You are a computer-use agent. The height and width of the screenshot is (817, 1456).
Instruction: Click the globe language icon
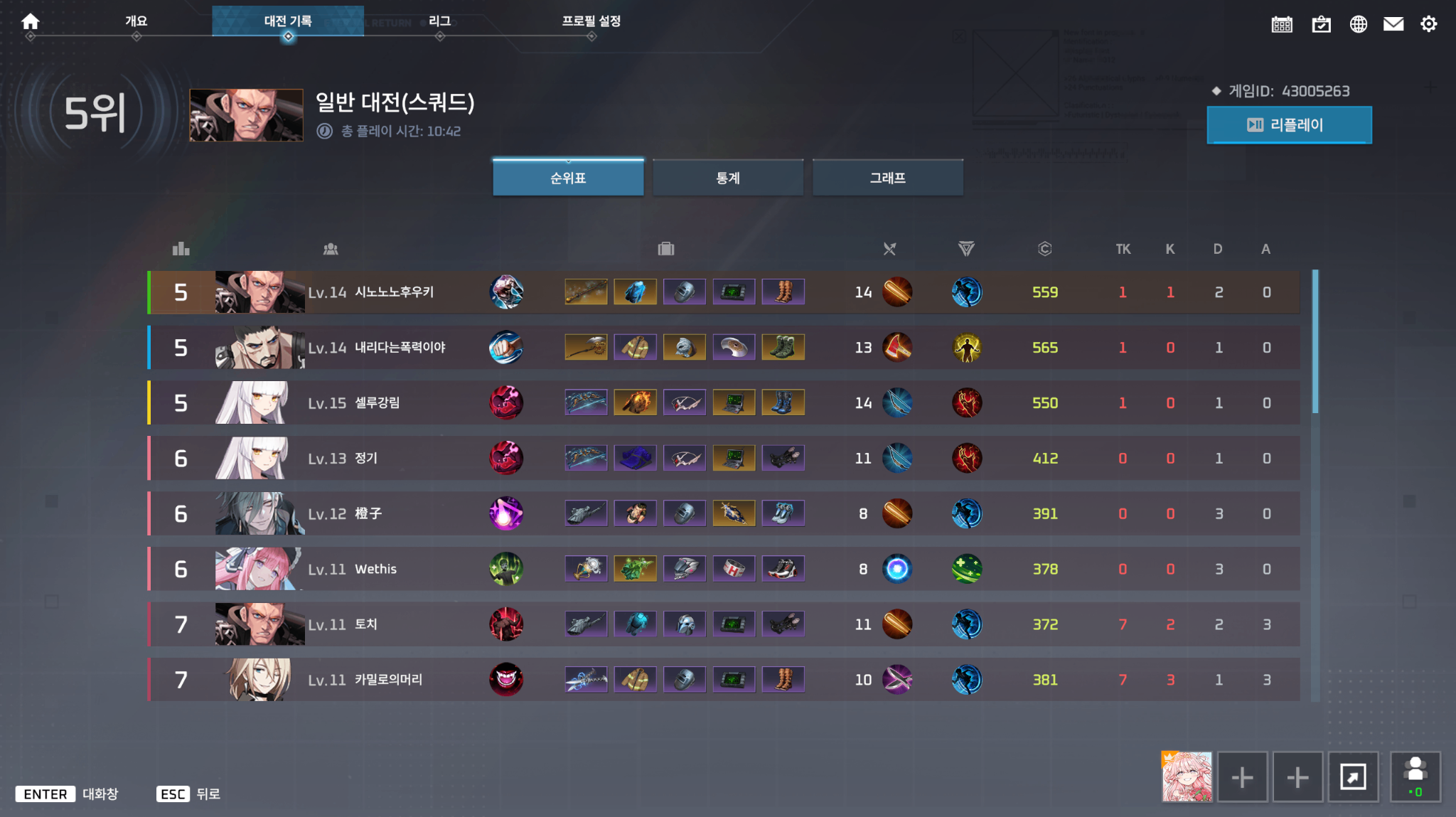point(1358,23)
